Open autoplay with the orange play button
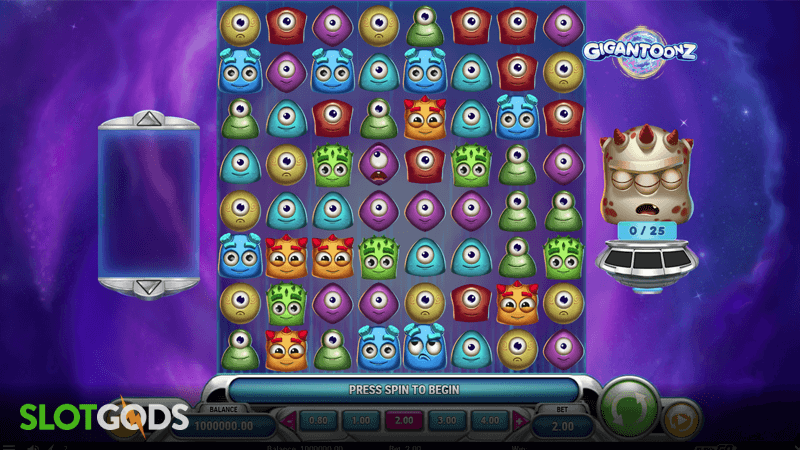 680,419
